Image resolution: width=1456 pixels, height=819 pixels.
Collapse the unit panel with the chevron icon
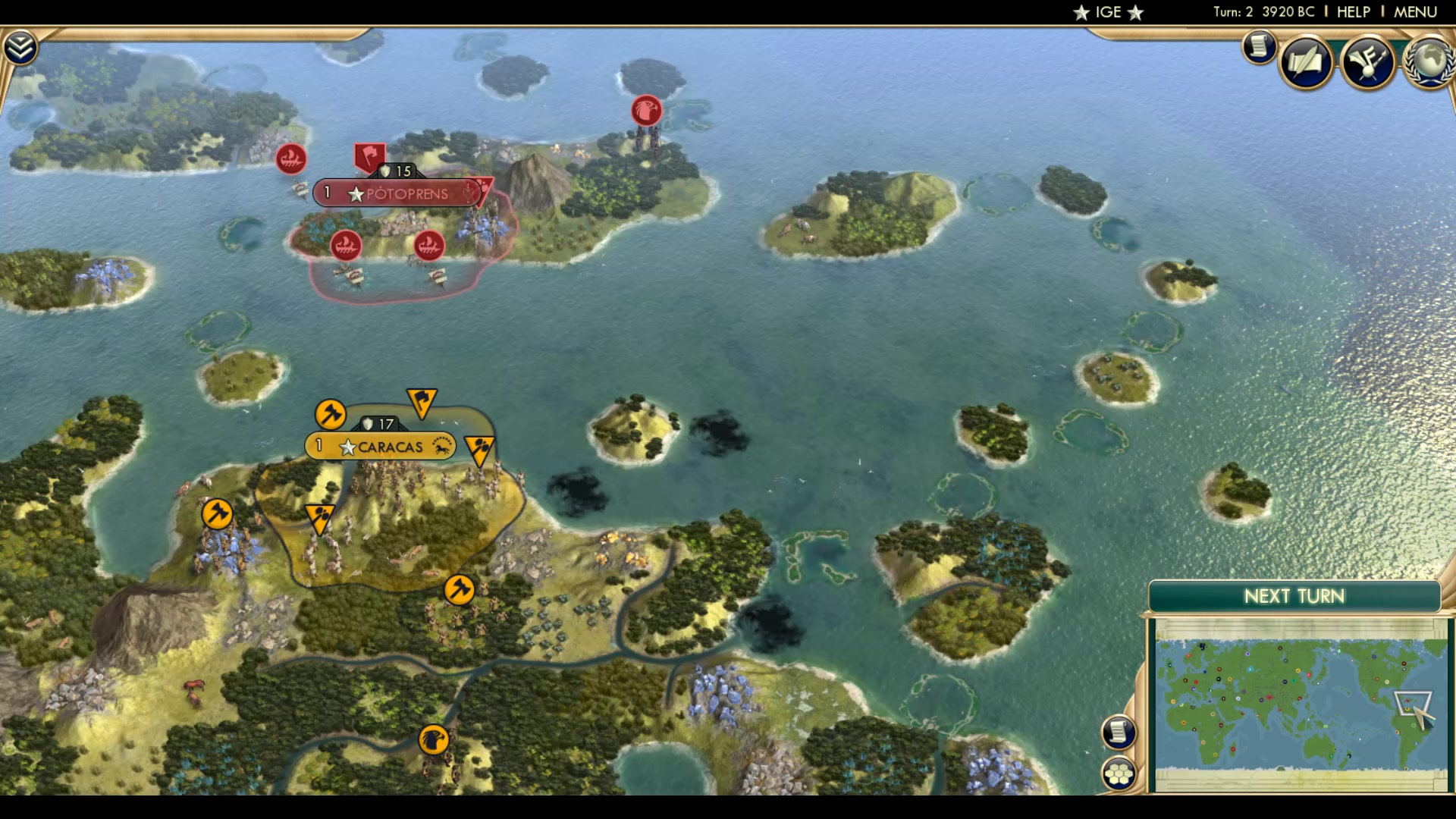(22, 45)
